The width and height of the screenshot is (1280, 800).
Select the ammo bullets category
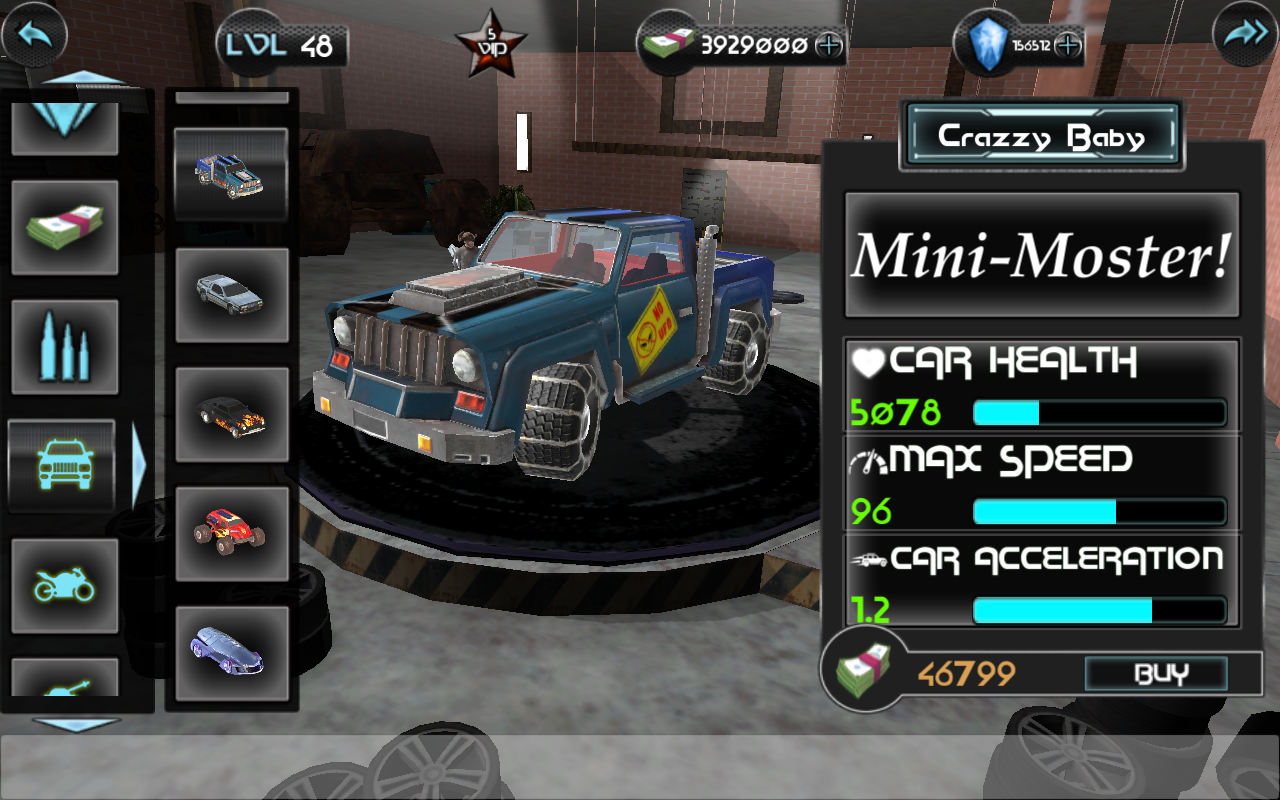(x=63, y=347)
